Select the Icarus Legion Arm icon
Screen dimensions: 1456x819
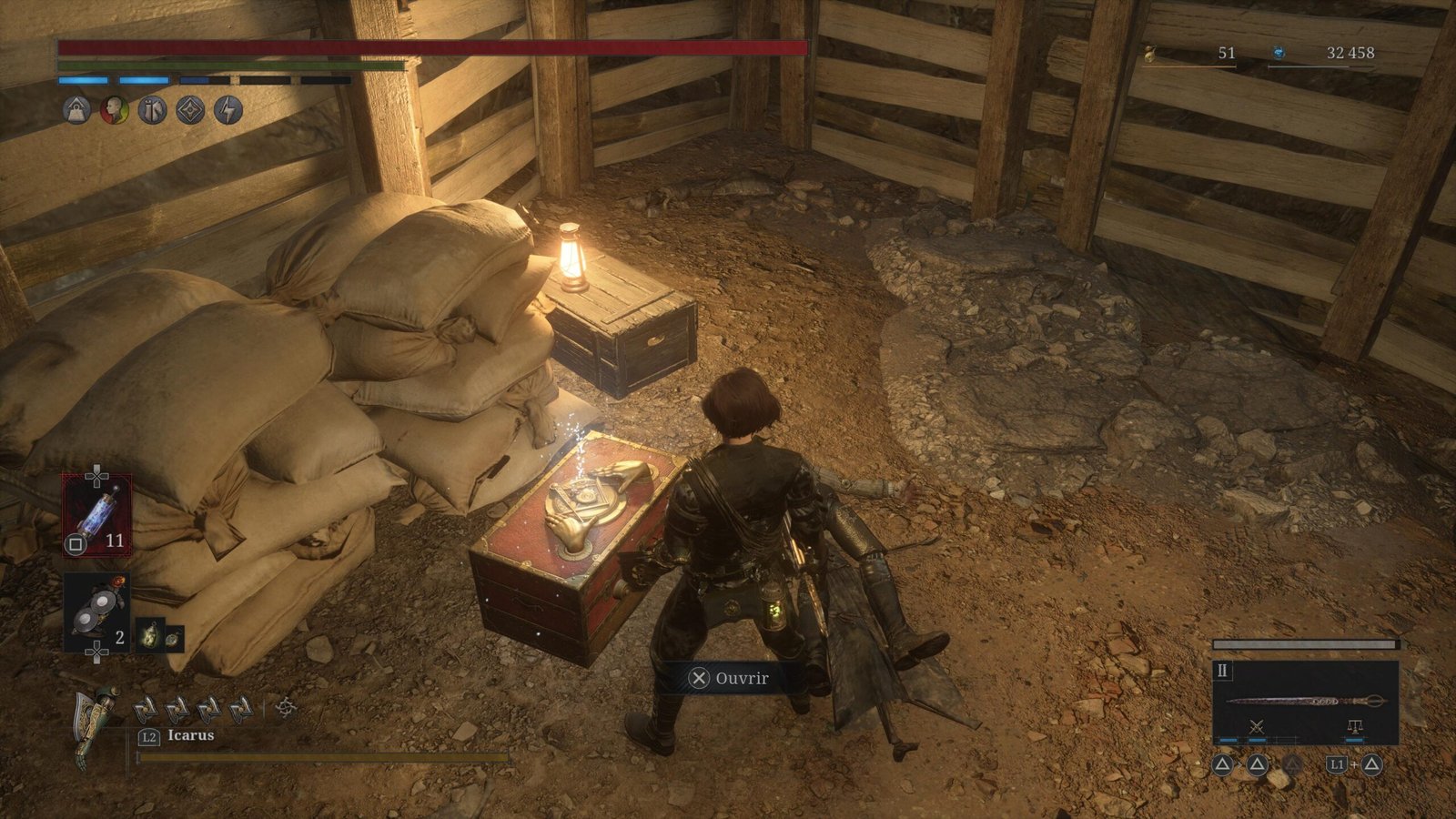pos(95,725)
